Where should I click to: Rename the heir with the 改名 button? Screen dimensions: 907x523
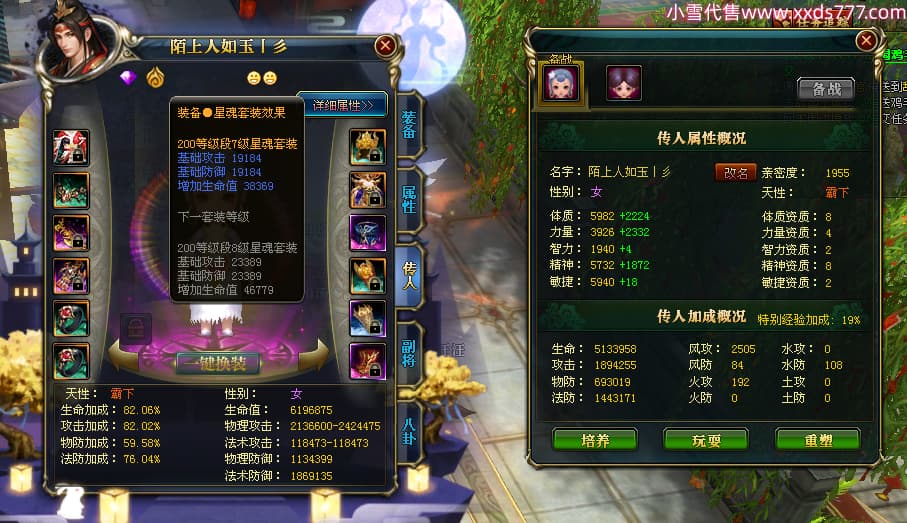point(735,171)
